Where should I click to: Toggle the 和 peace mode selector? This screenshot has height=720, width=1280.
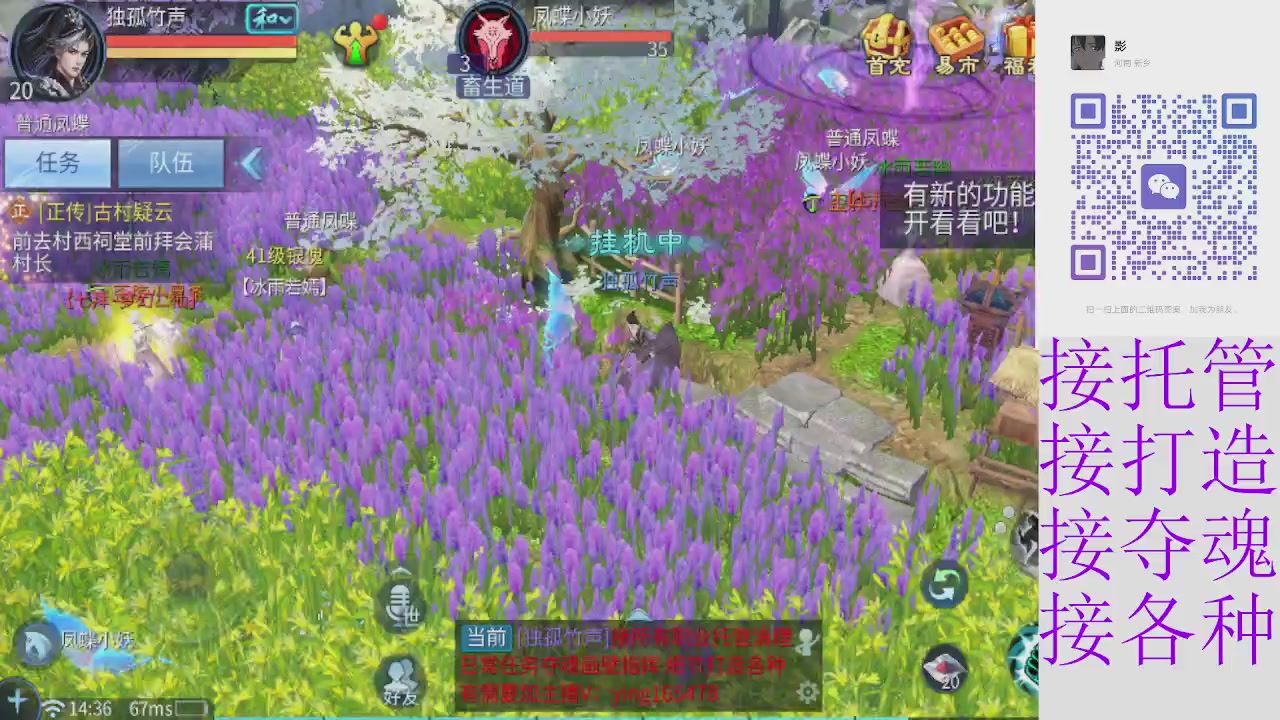(270, 18)
